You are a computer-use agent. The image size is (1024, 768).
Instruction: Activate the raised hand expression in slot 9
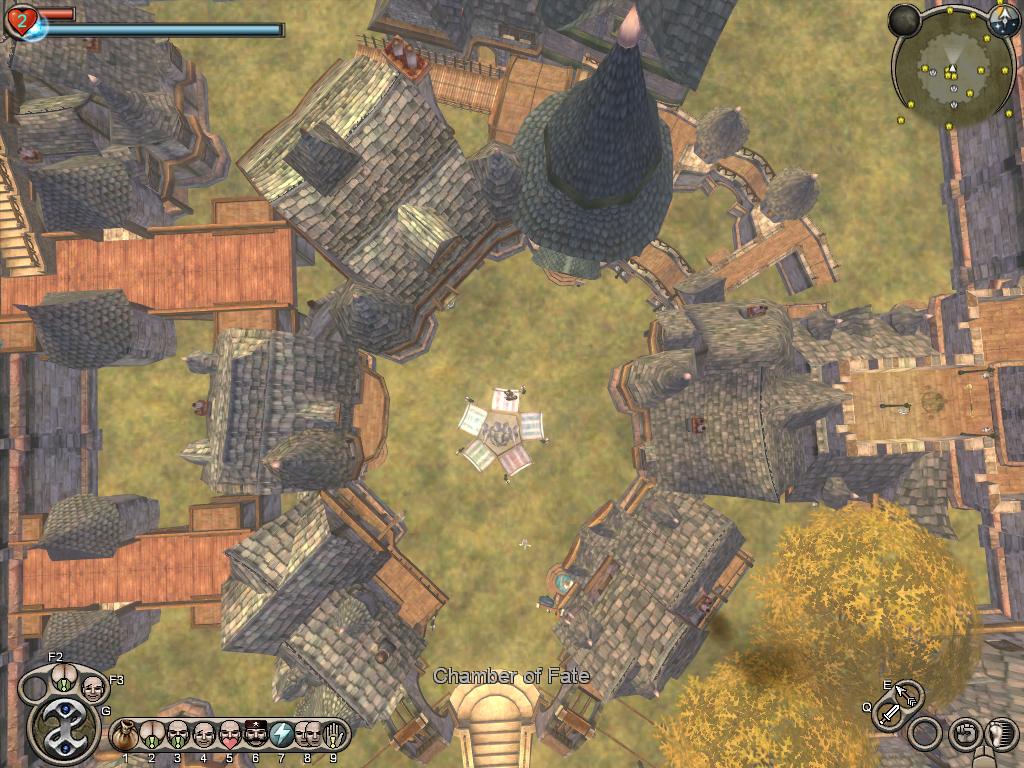tap(333, 735)
